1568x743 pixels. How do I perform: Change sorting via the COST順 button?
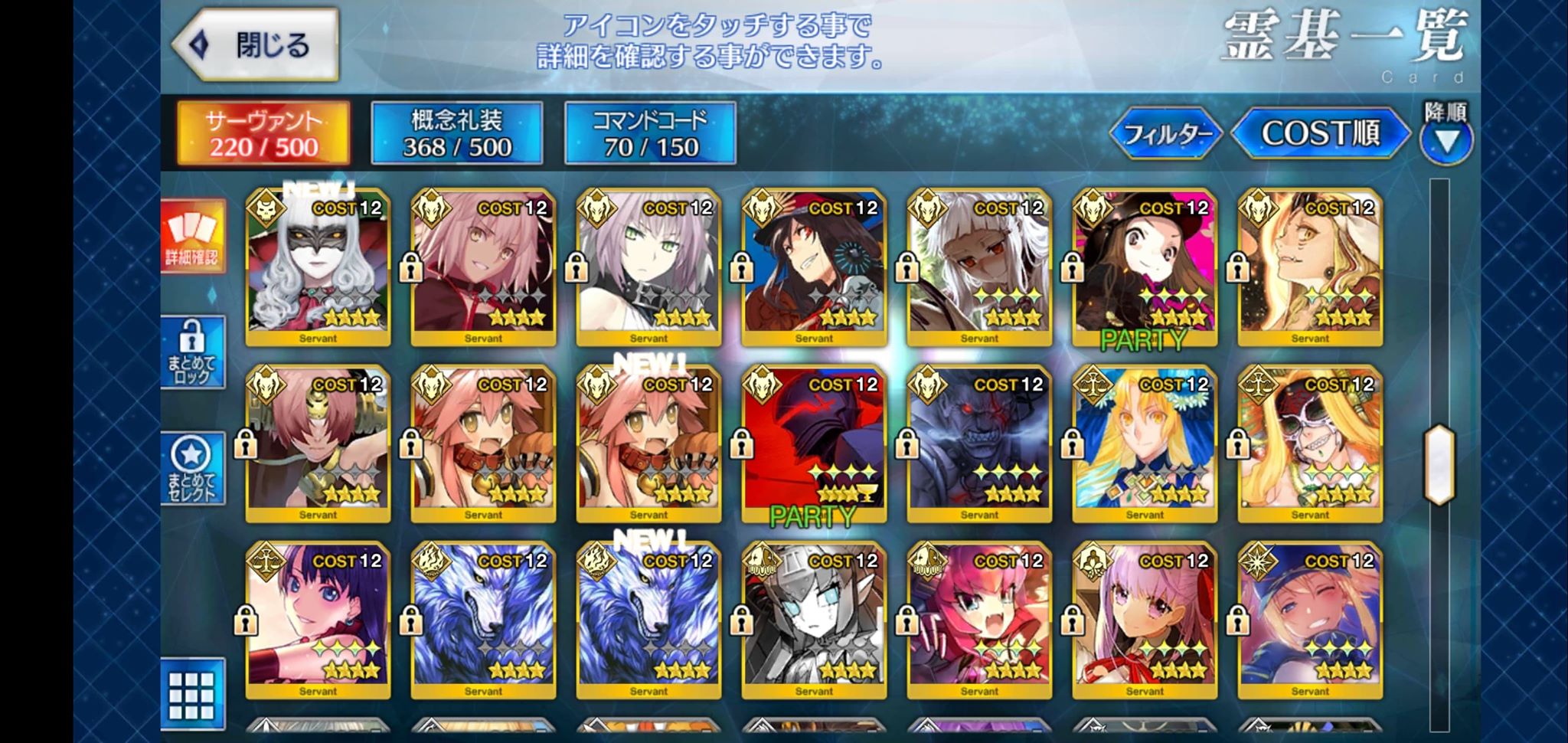[1321, 133]
